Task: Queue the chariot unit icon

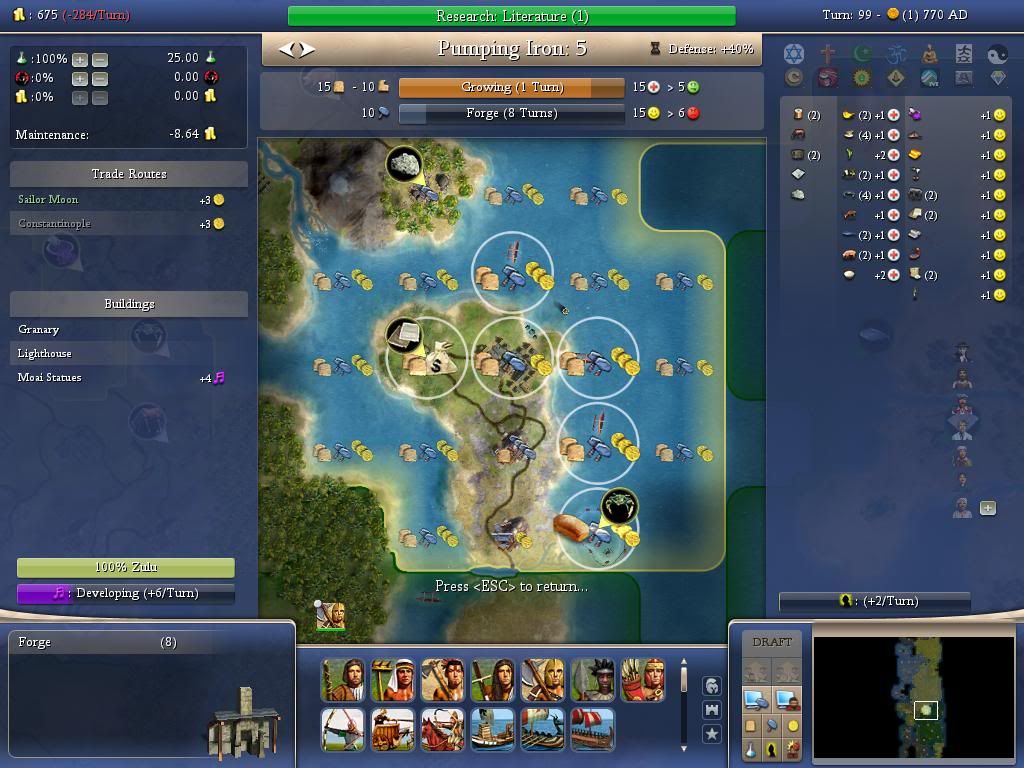Action: (392, 730)
